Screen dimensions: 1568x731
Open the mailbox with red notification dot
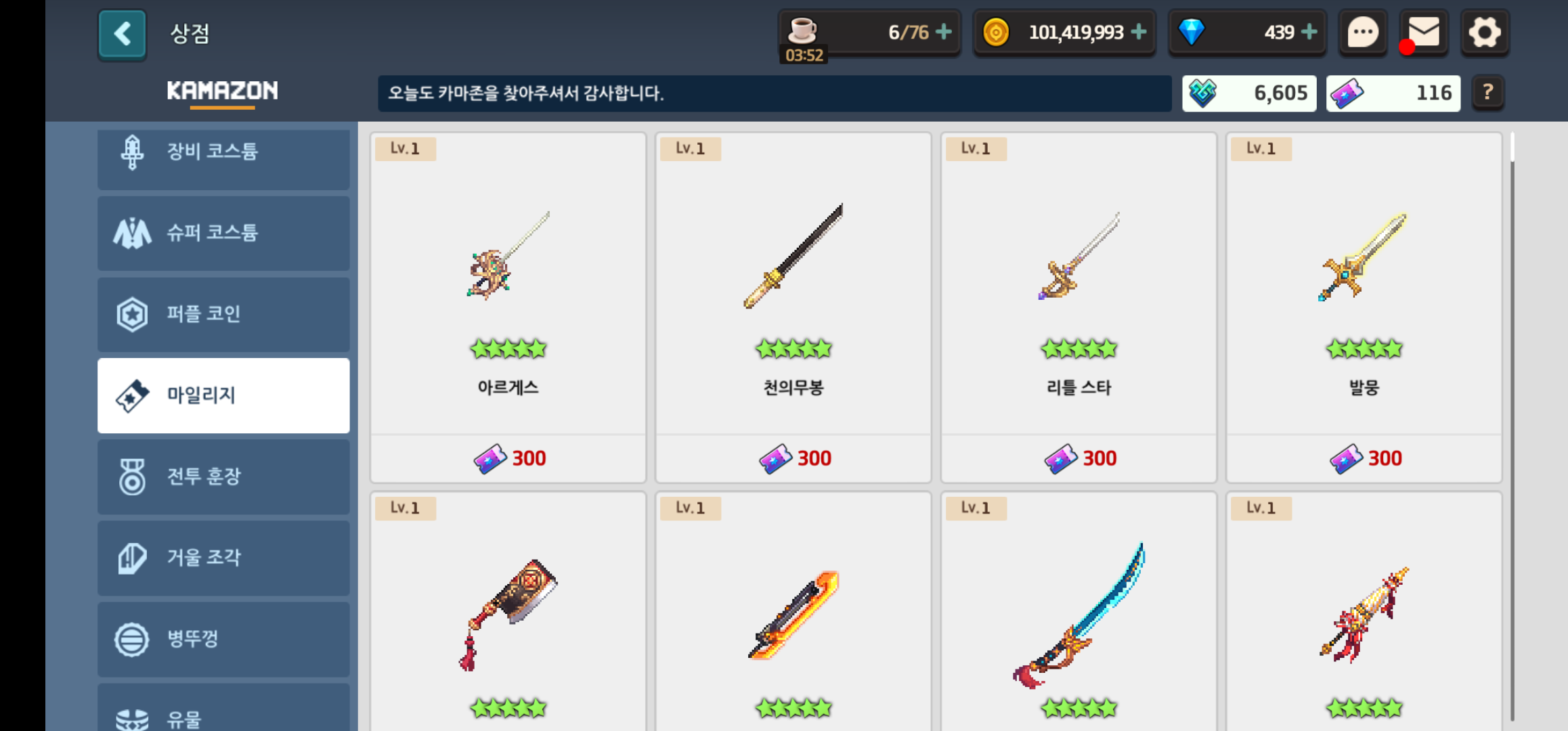tap(1424, 32)
